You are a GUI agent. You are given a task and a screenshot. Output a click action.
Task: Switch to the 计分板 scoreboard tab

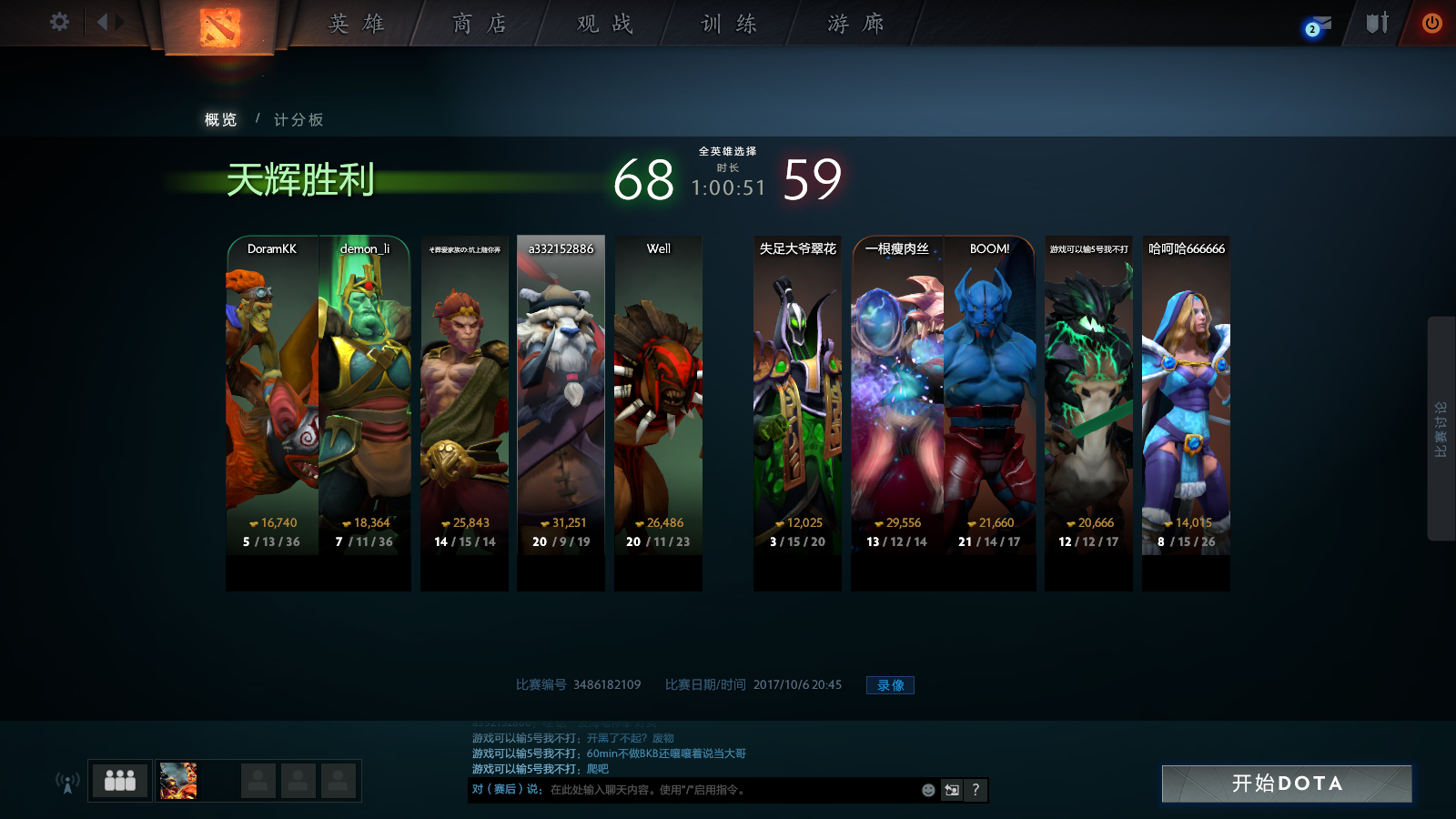tap(298, 119)
